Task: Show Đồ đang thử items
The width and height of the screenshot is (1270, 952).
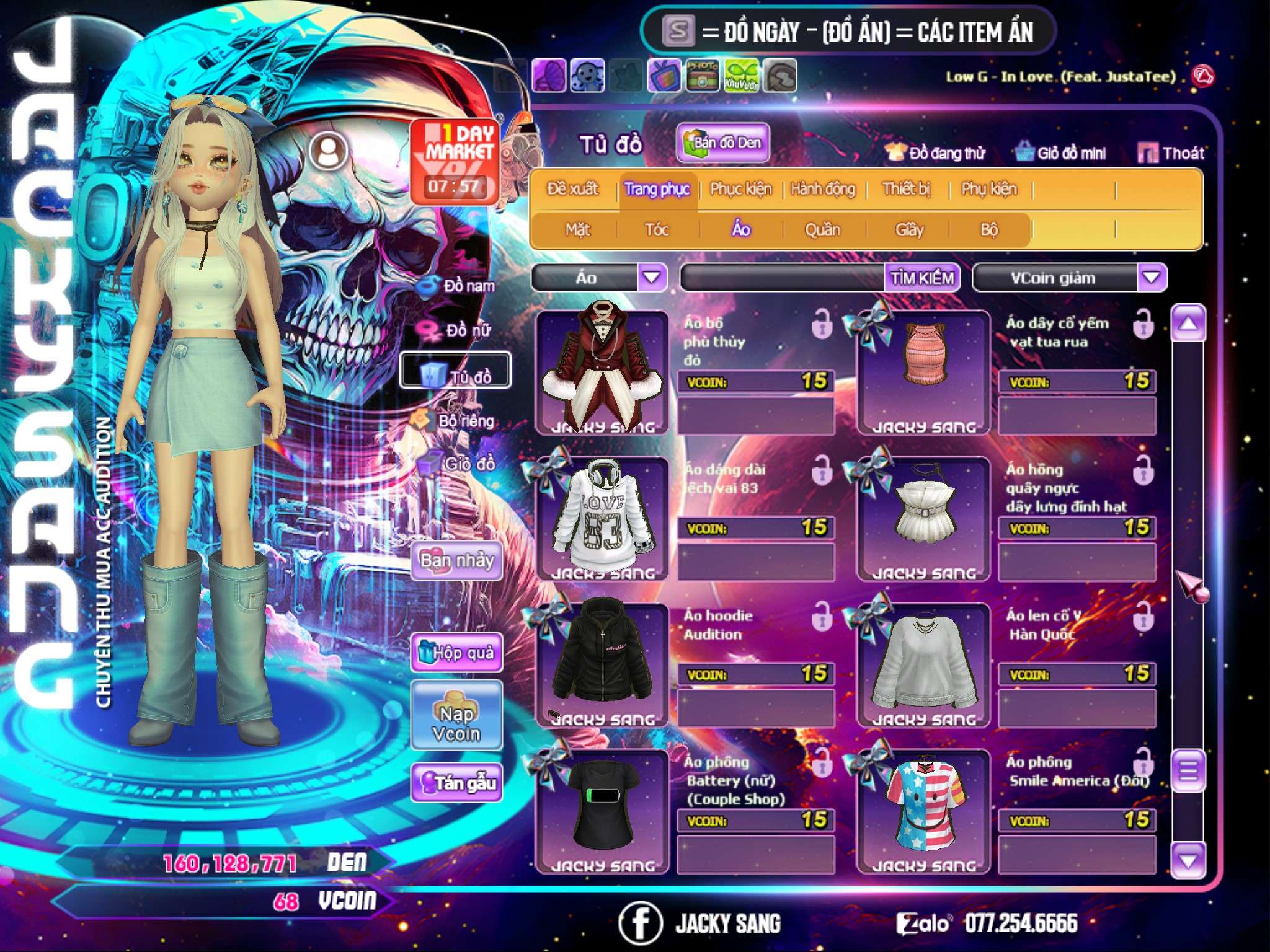Action: tap(935, 153)
